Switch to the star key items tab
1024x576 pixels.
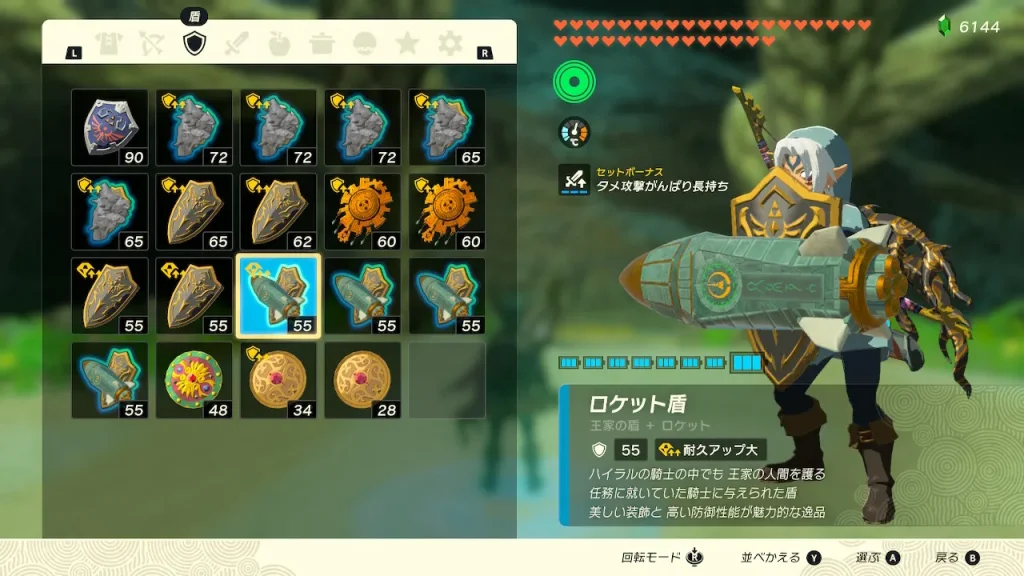[408, 44]
